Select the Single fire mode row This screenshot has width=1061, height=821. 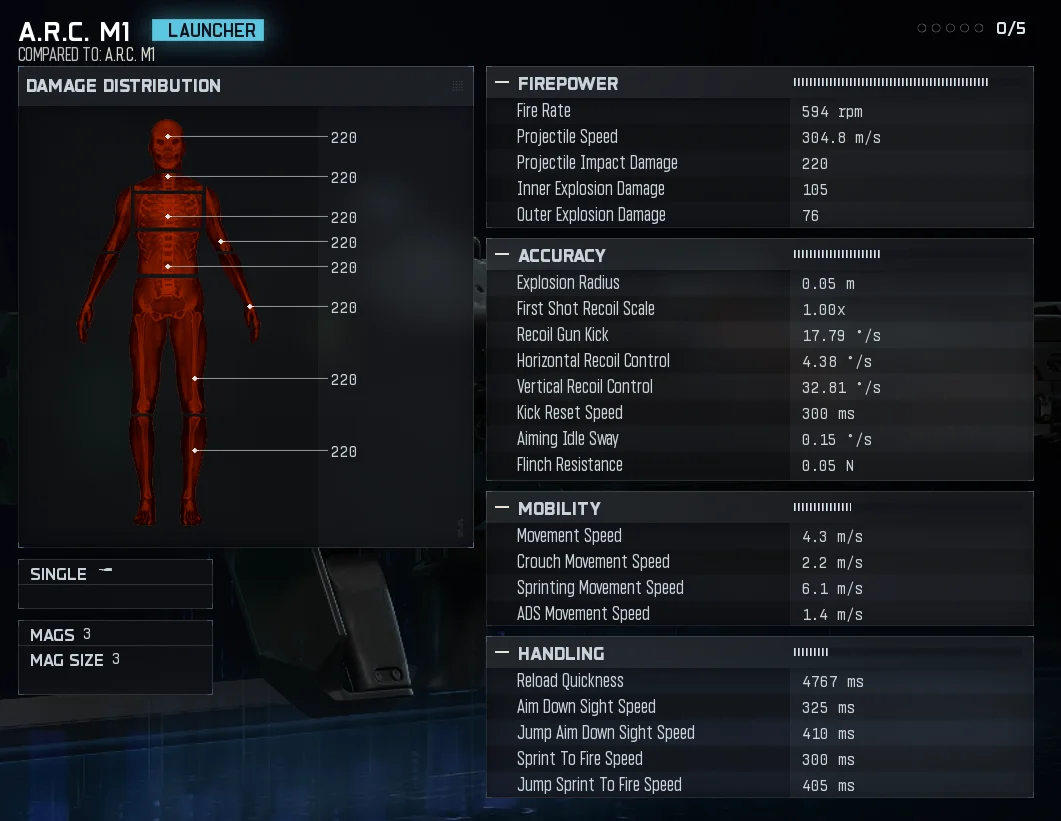coord(115,574)
